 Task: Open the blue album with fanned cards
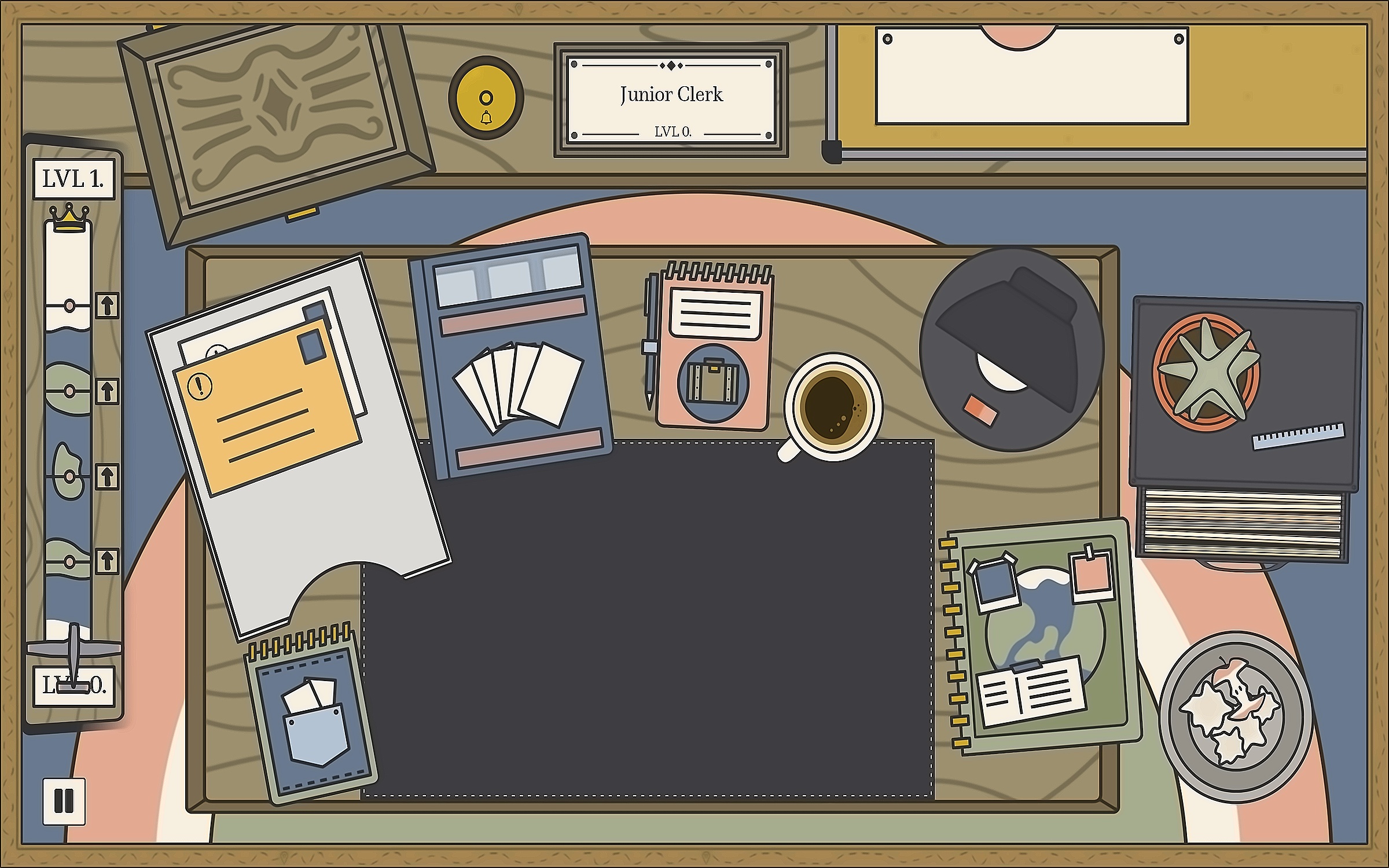[510, 356]
